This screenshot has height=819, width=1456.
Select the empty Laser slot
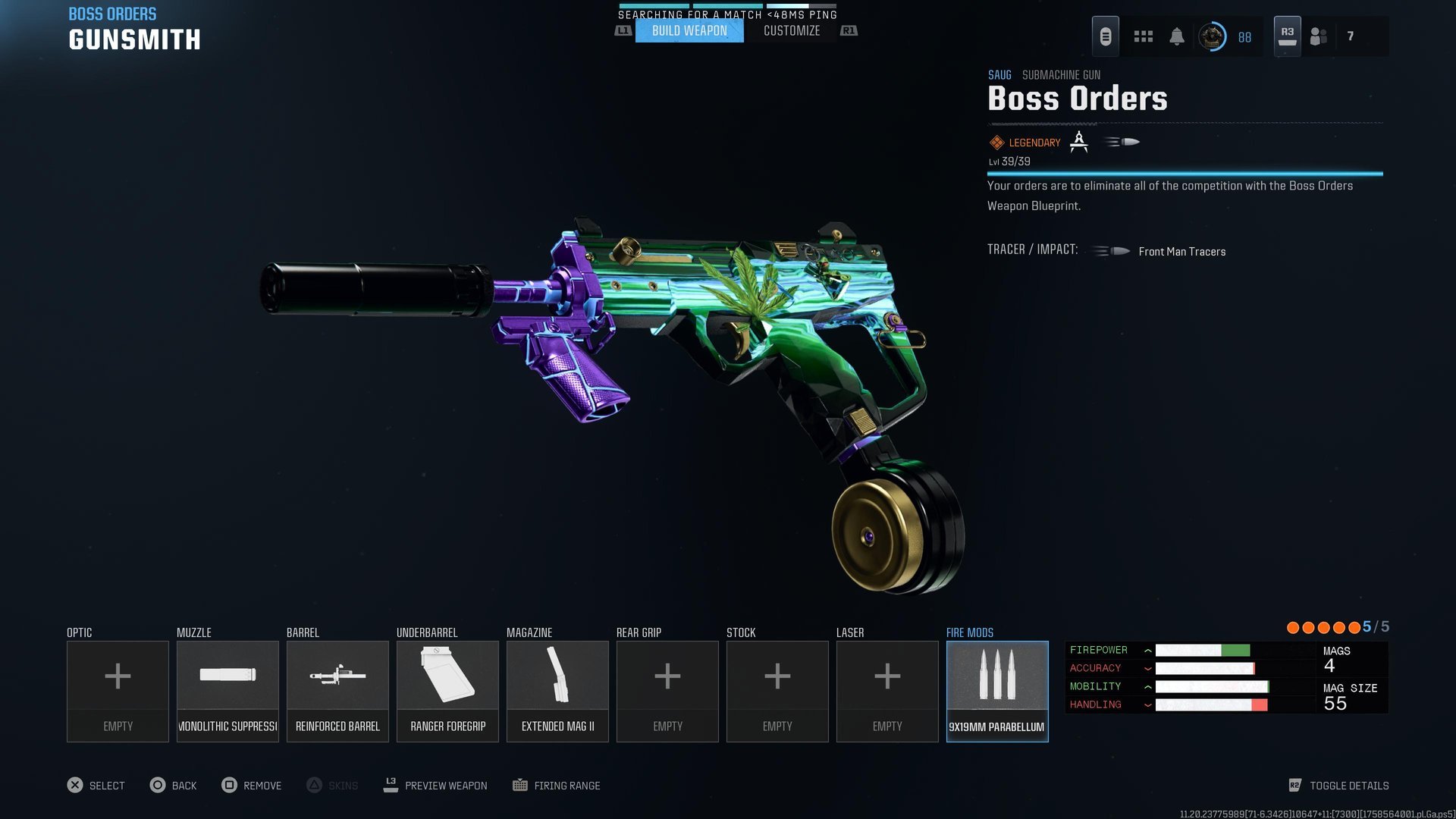pos(887,691)
